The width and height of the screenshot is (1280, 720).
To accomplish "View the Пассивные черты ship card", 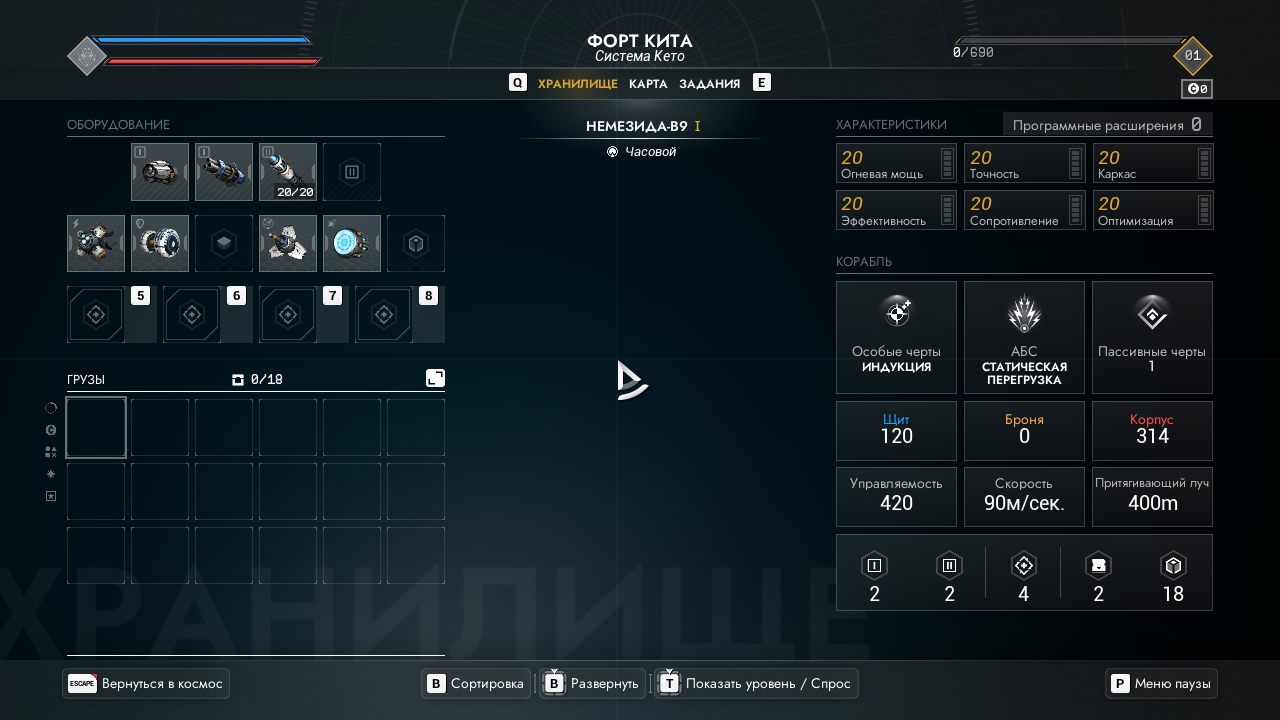I will click(x=1152, y=336).
